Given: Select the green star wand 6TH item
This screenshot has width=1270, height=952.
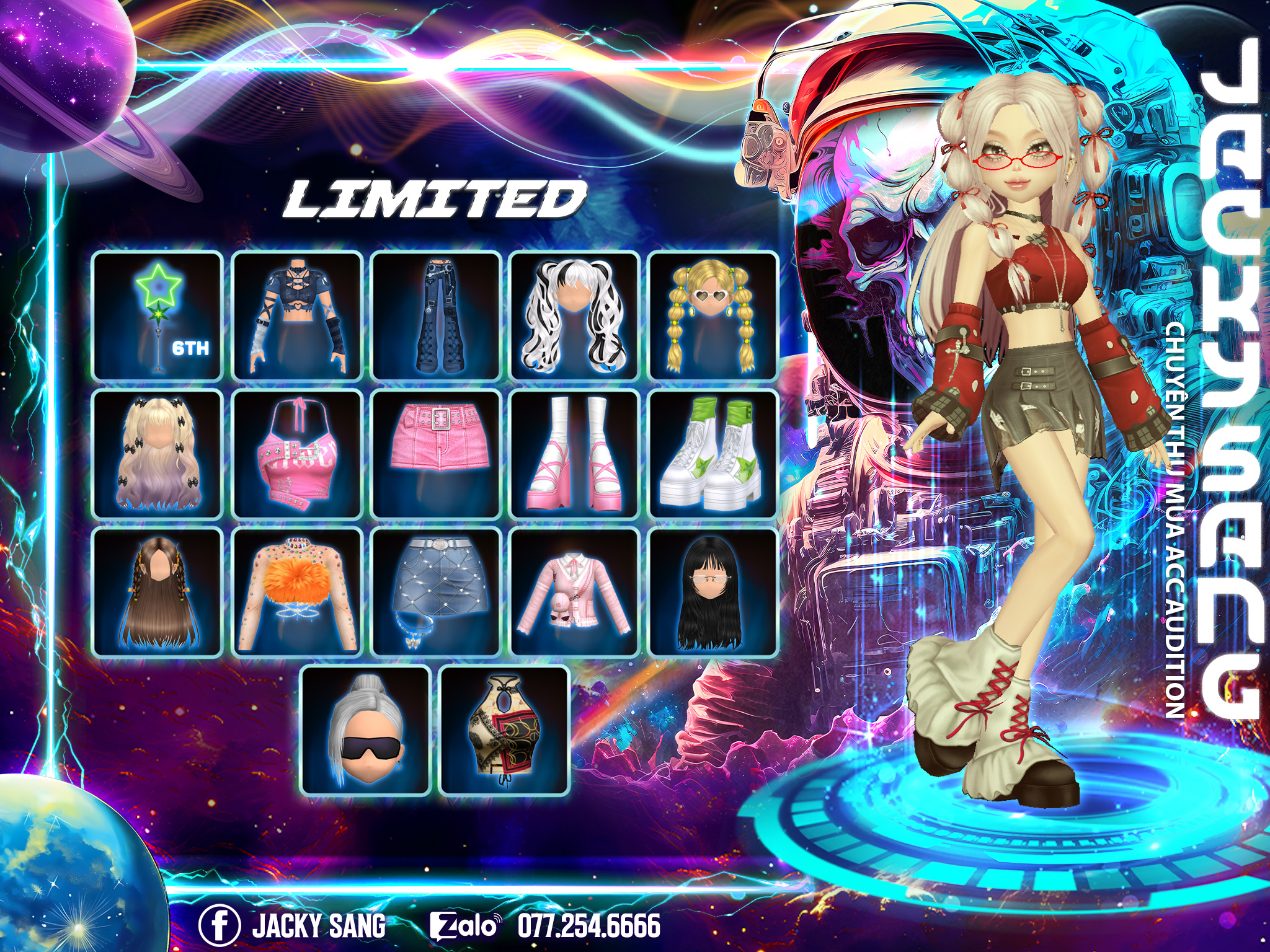Looking at the screenshot, I should (158, 316).
